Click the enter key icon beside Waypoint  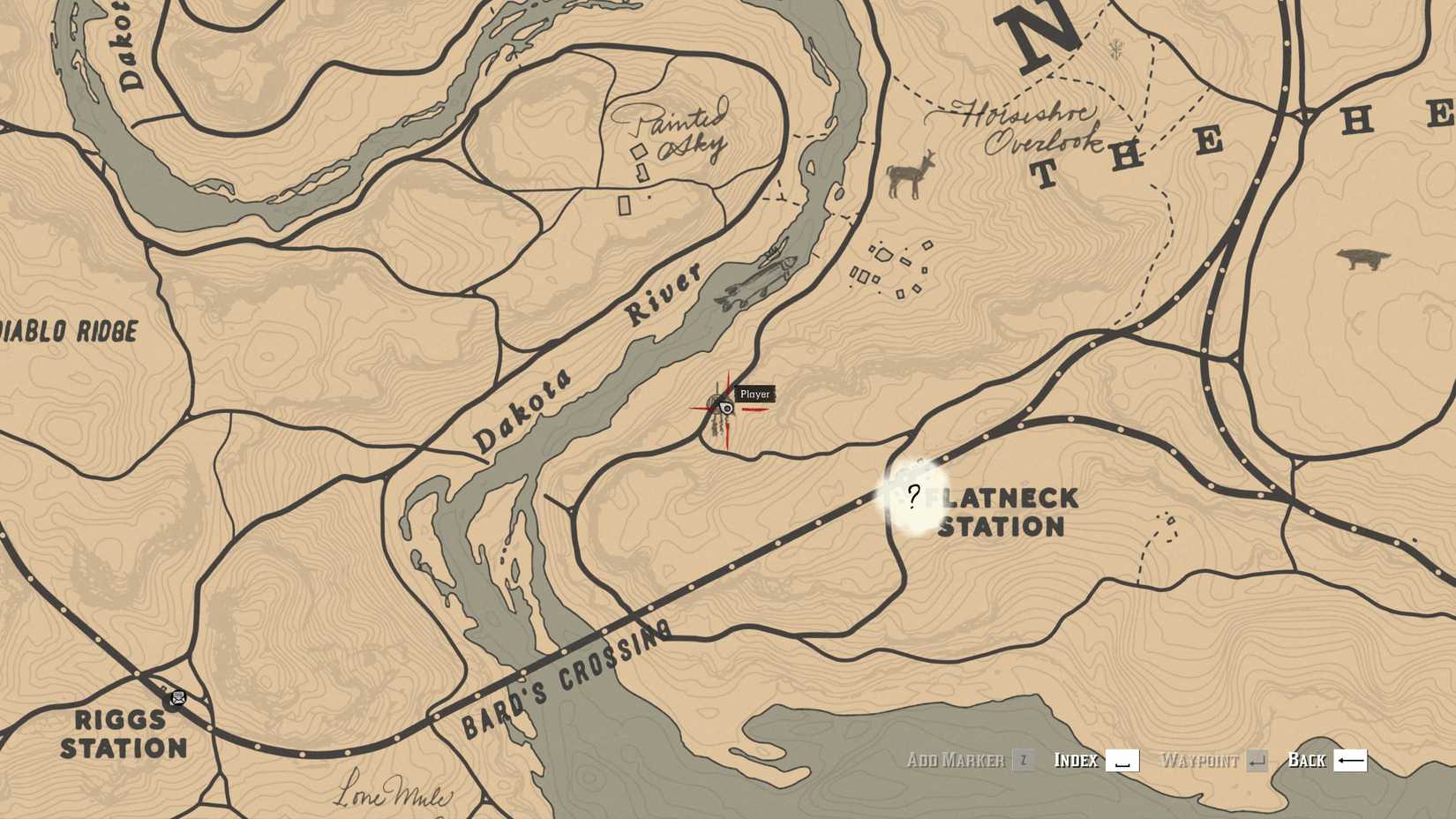[x=1257, y=759]
